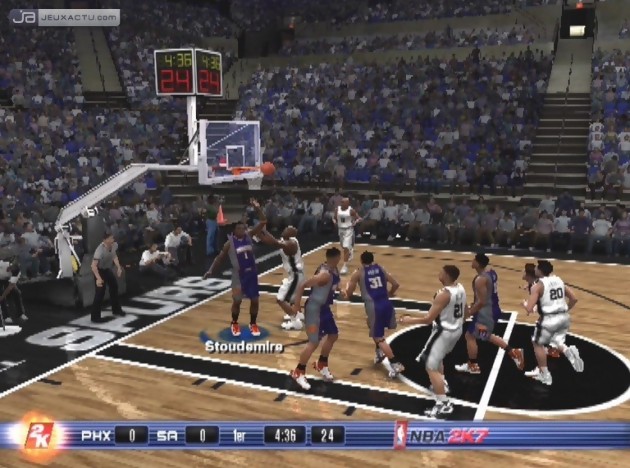
Task: Open the JeuxActu.com watermark logo
Action: click(64, 17)
